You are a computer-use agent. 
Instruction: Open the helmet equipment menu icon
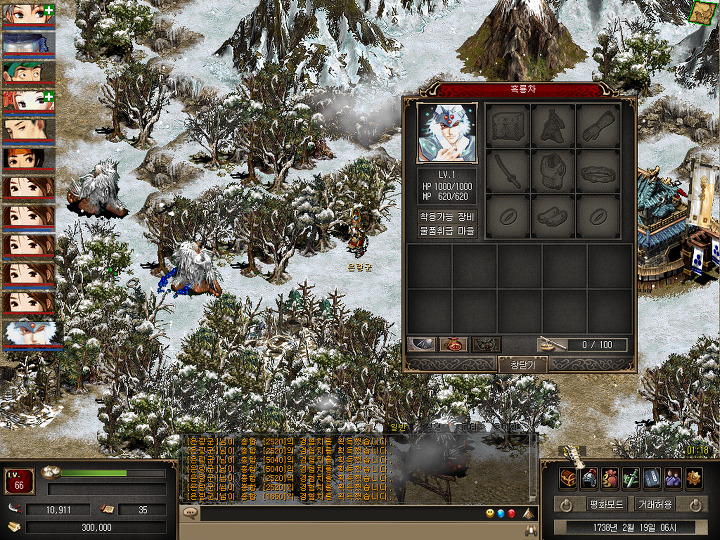click(588, 478)
